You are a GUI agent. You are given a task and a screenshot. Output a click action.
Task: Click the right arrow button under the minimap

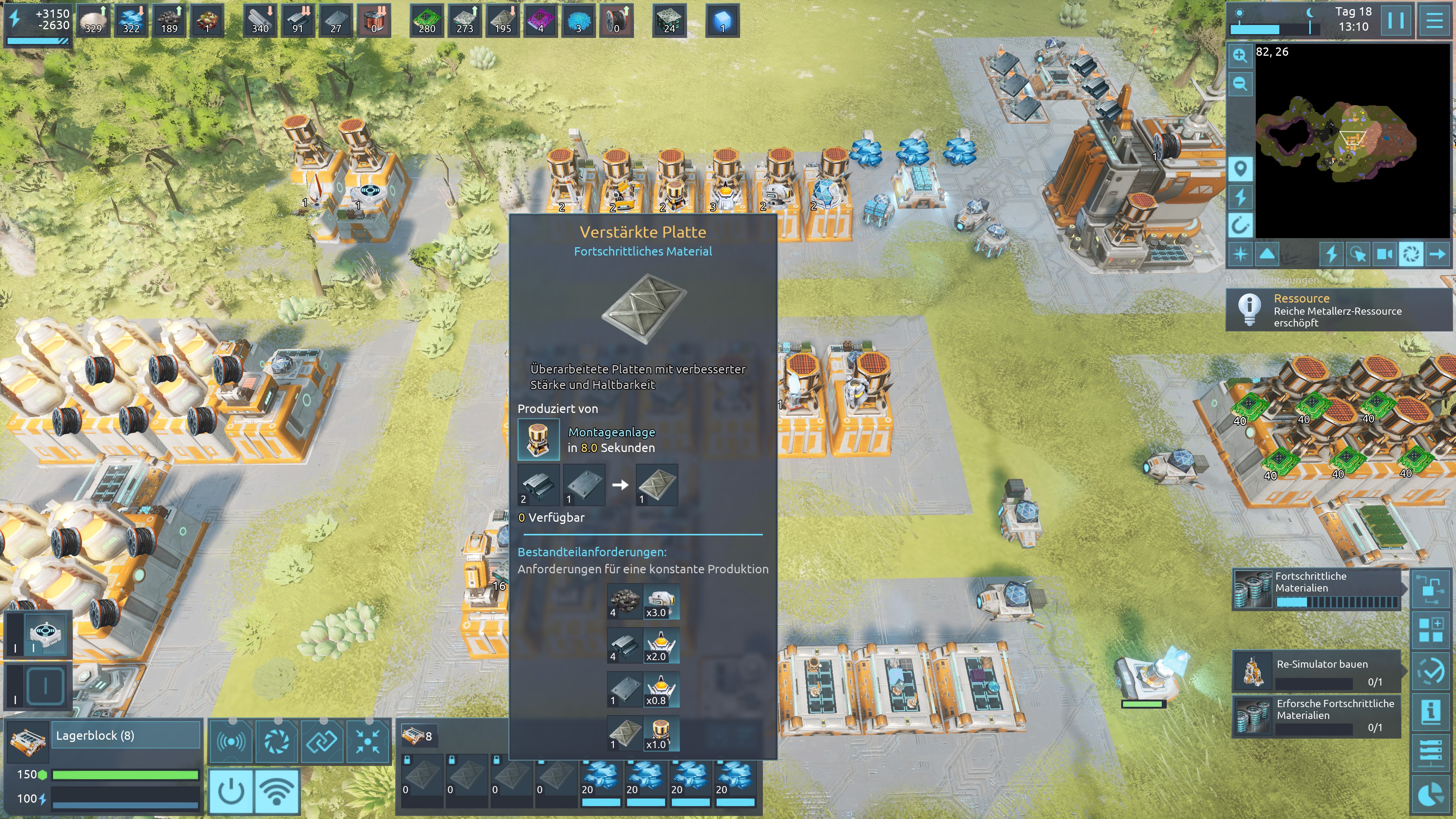pyautogui.click(x=1437, y=254)
